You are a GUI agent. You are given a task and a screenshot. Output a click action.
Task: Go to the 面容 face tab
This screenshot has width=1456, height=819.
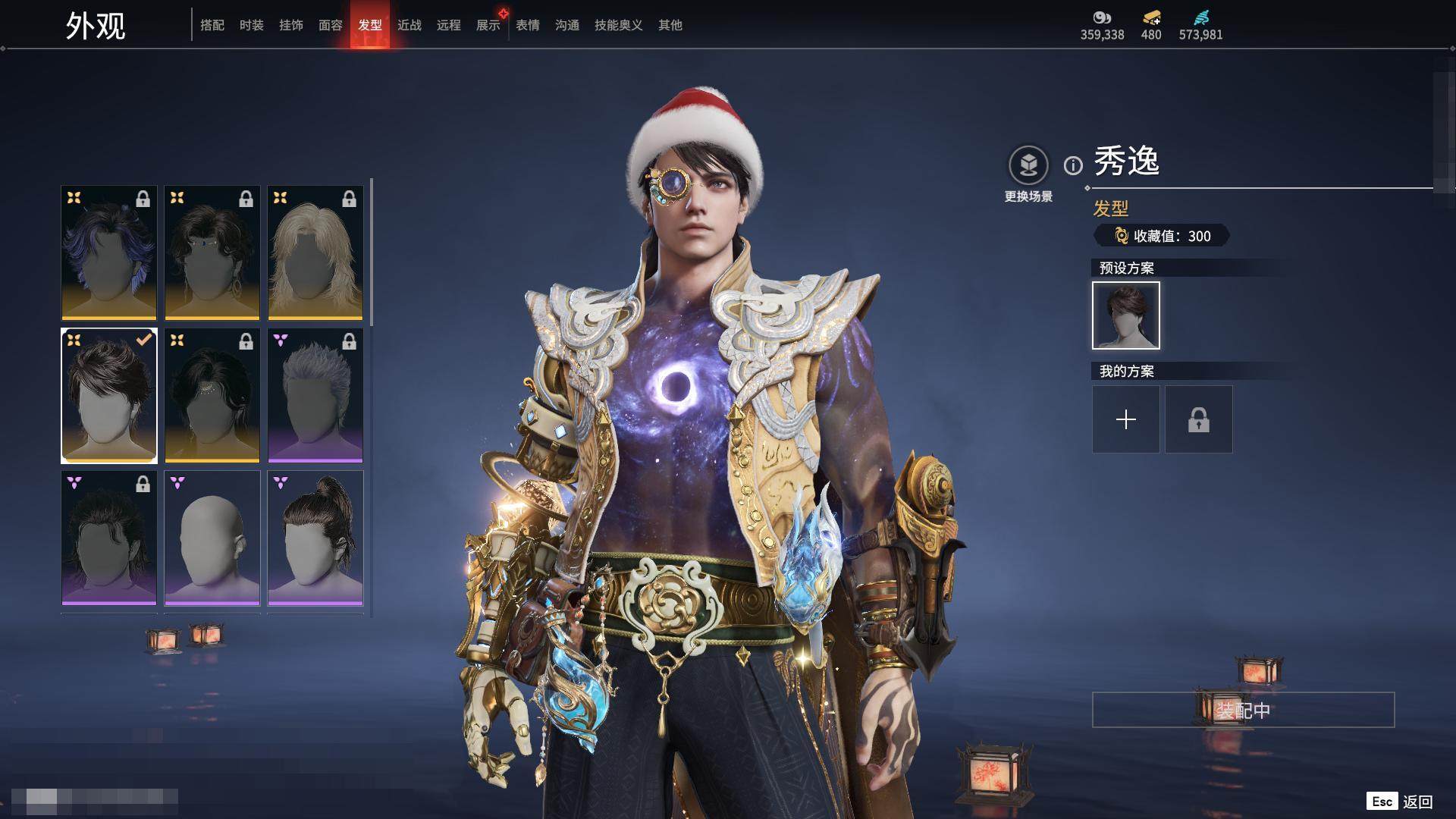[x=331, y=25]
